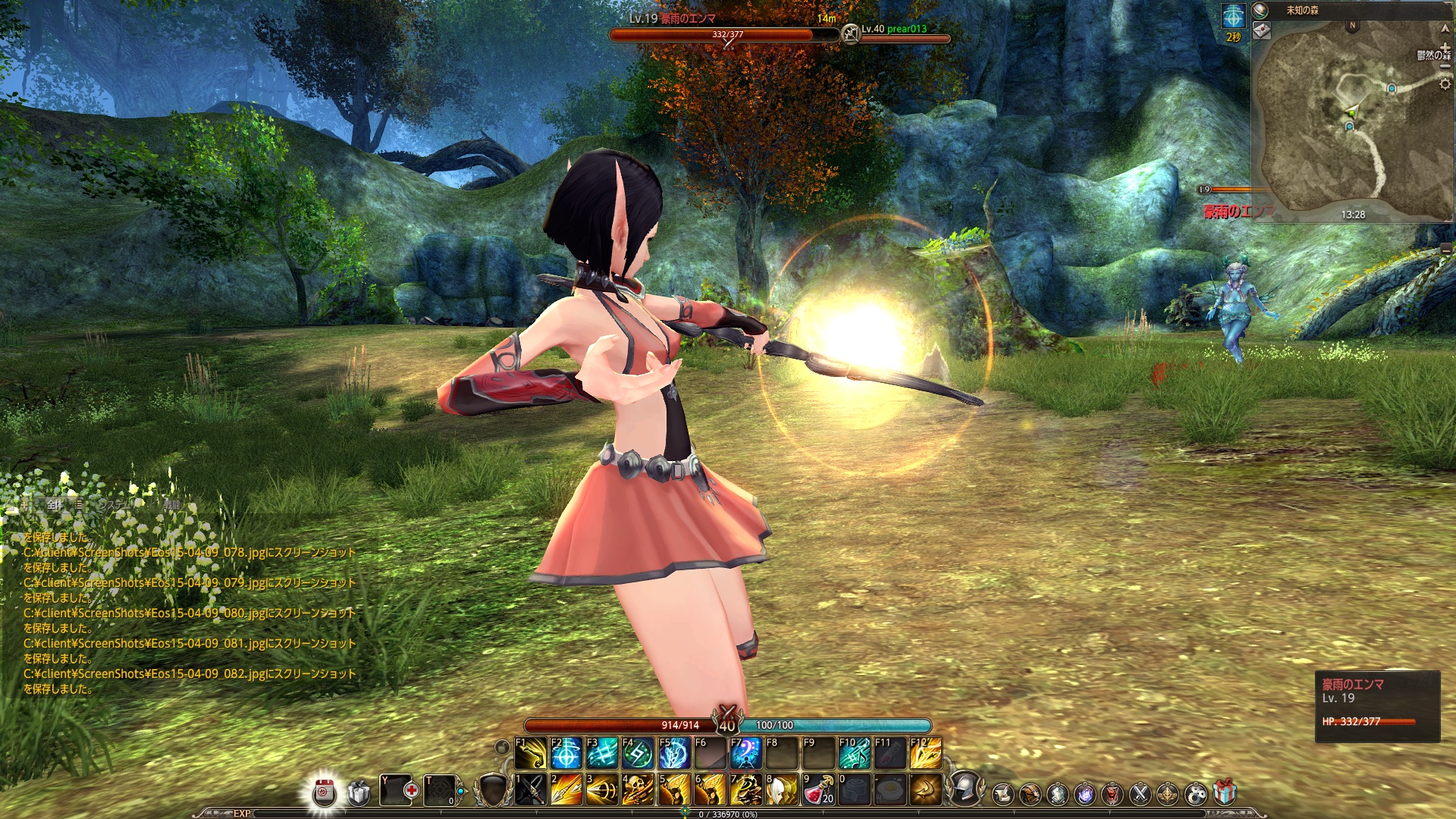Open the white gift box icon
This screenshot has width=1456, height=819.
pyautogui.click(x=359, y=792)
